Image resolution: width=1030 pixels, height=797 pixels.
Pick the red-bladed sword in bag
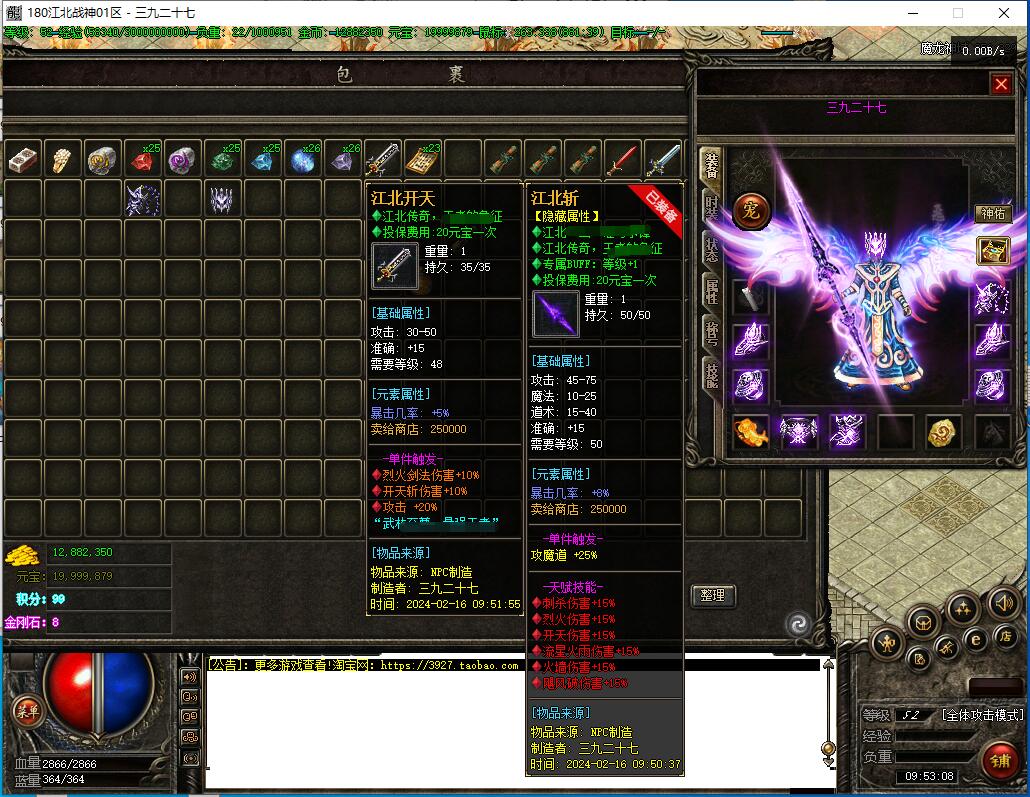click(x=622, y=160)
